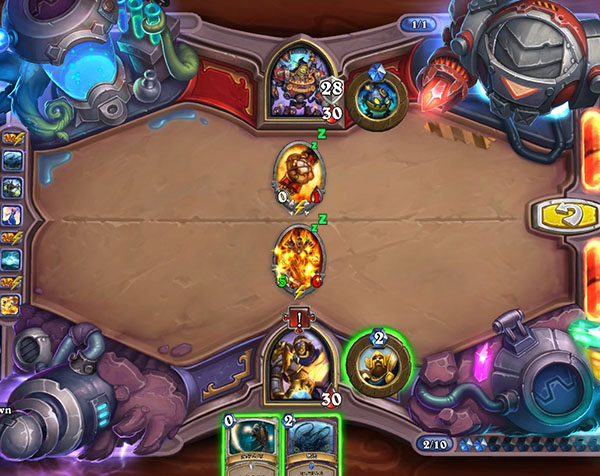Image resolution: width=600 pixels, height=476 pixels.
Task: Select your sleeping fiery minion on board
Action: tap(299, 259)
